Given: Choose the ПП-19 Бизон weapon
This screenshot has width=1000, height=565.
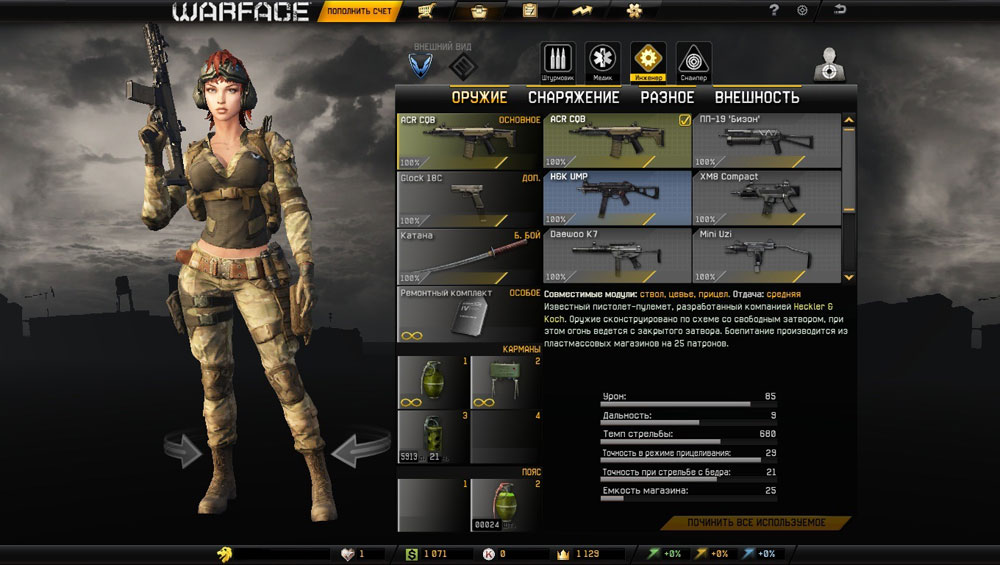Looking at the screenshot, I should pyautogui.click(x=766, y=140).
